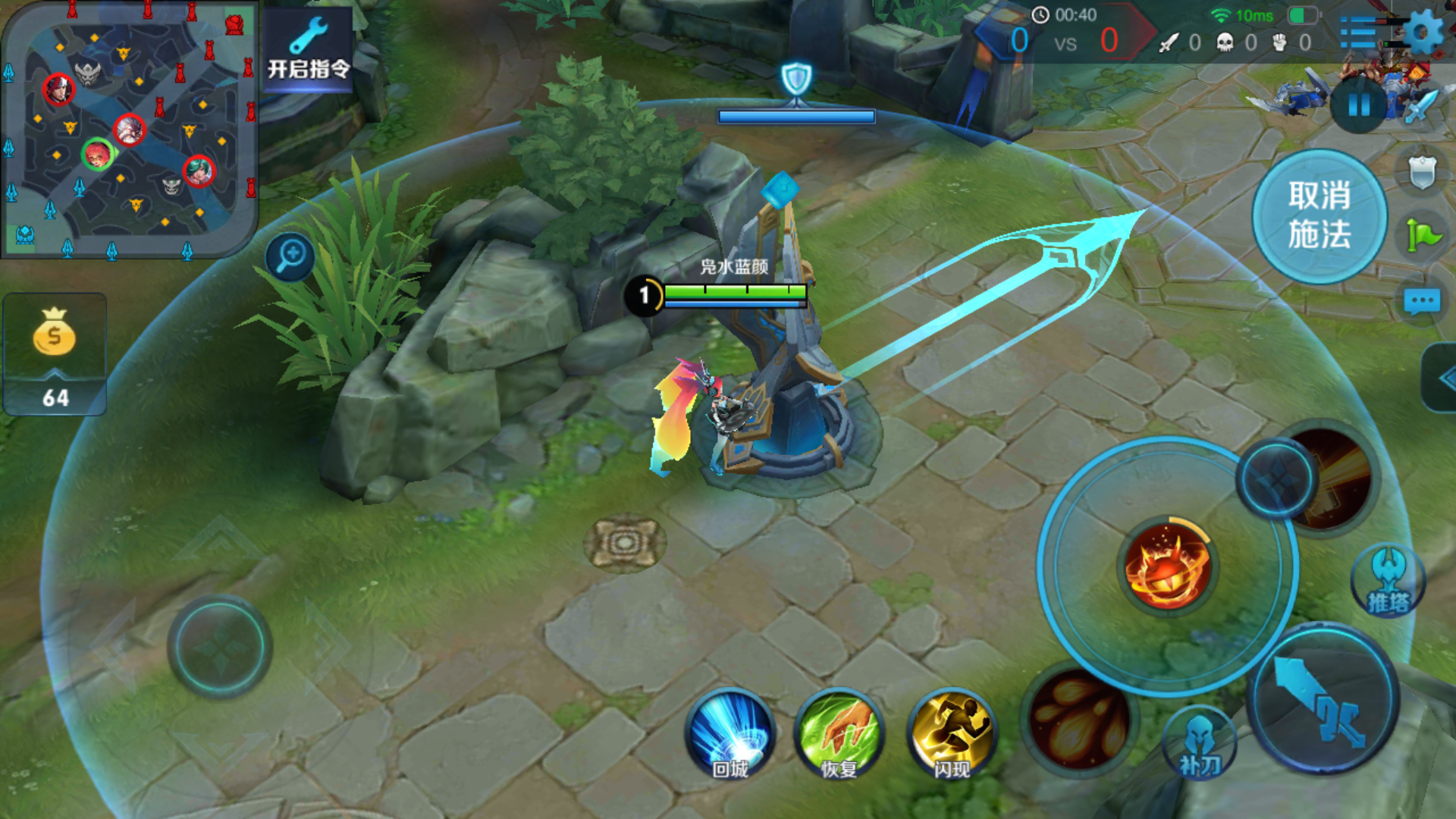Send the green flag signal
The height and width of the screenshot is (819, 1456).
tap(1423, 235)
